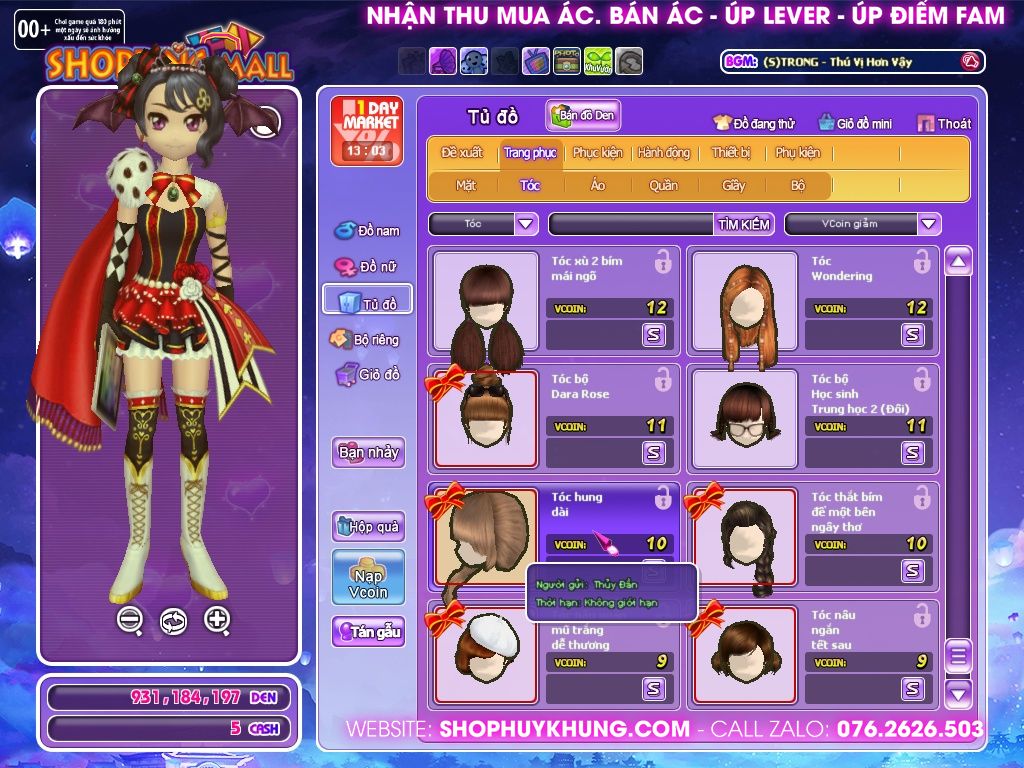
Task: Switch to the Phục kiện tab
Action: coord(597,153)
